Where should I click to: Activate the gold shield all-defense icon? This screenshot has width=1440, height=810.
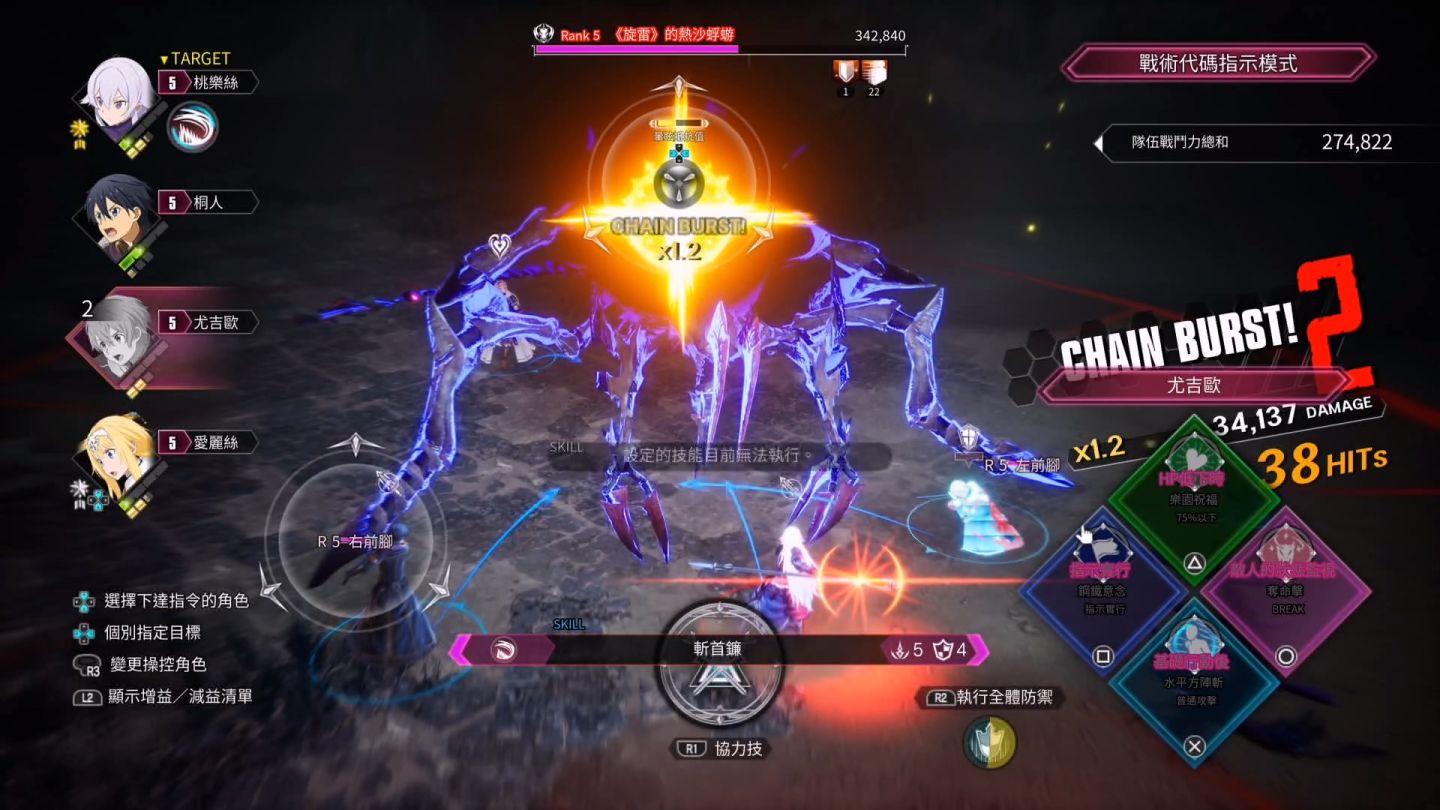pos(989,744)
